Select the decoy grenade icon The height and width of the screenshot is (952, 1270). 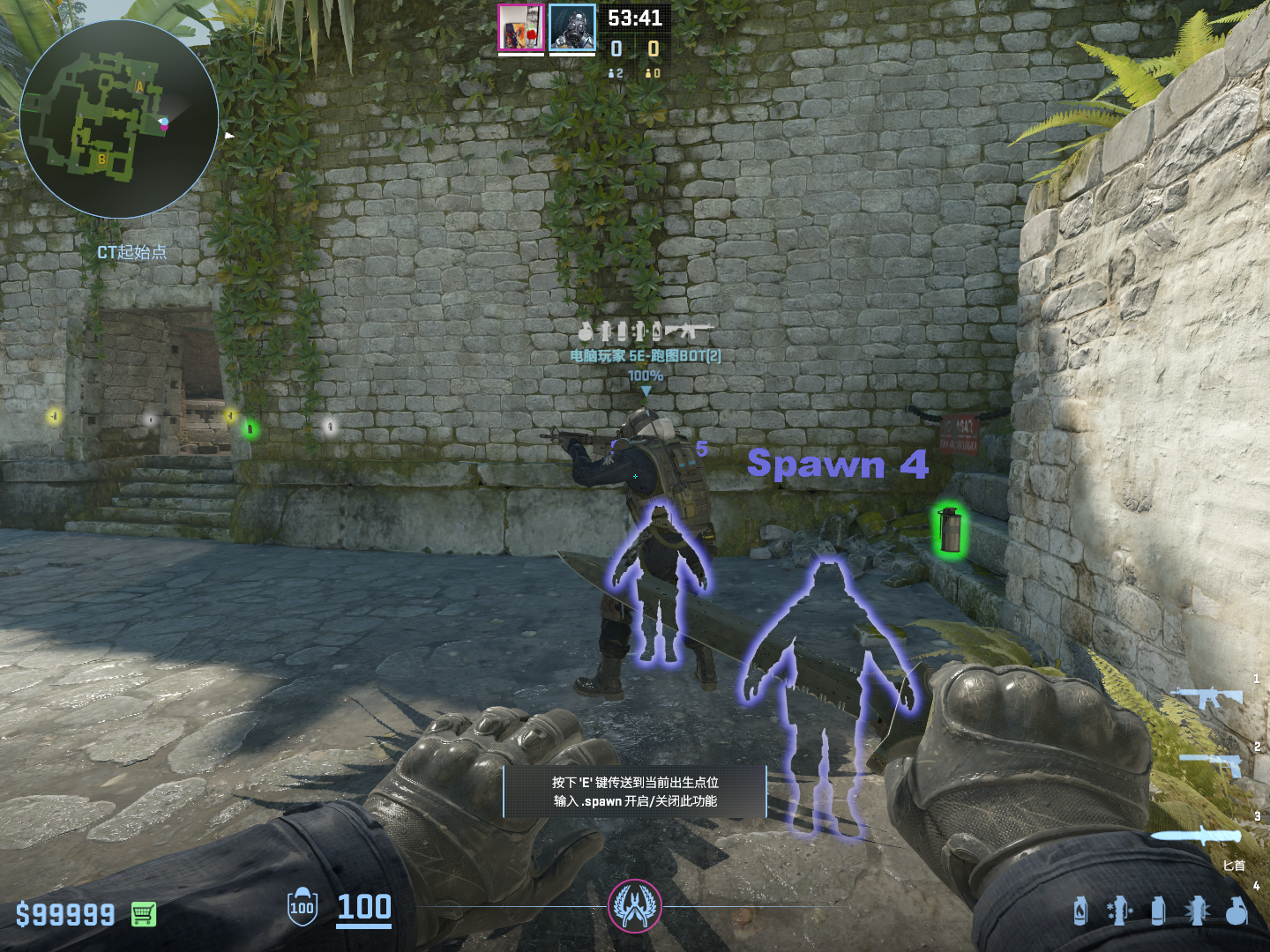click(1118, 911)
